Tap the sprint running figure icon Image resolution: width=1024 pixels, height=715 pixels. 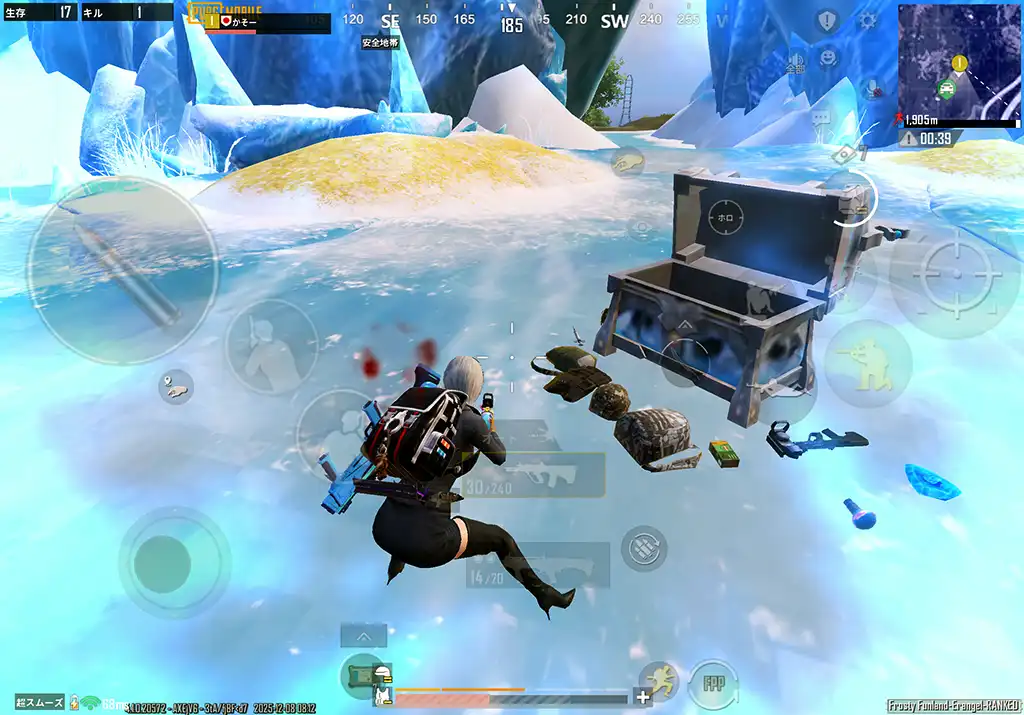(x=660, y=681)
